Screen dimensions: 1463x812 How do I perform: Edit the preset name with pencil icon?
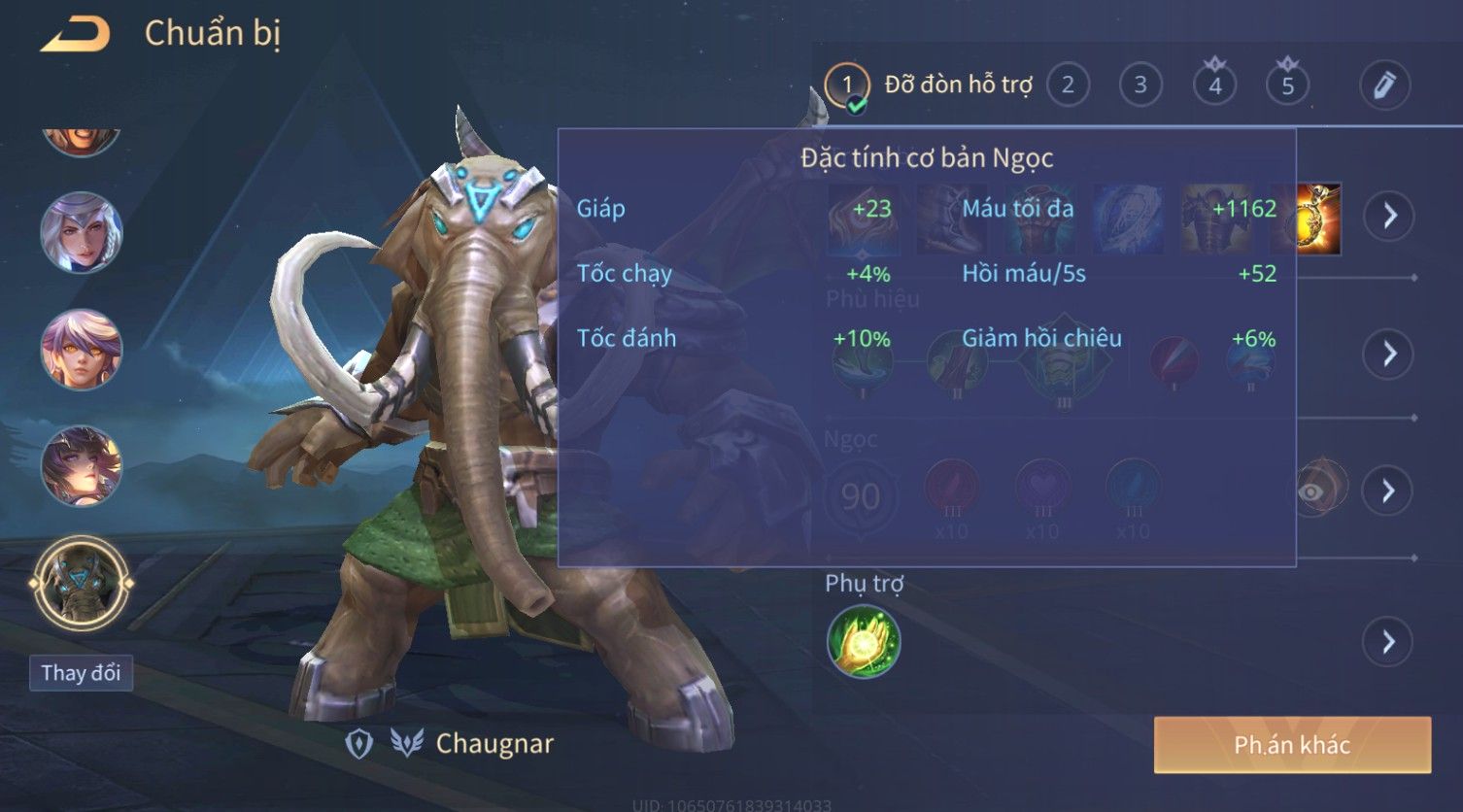[x=1384, y=85]
